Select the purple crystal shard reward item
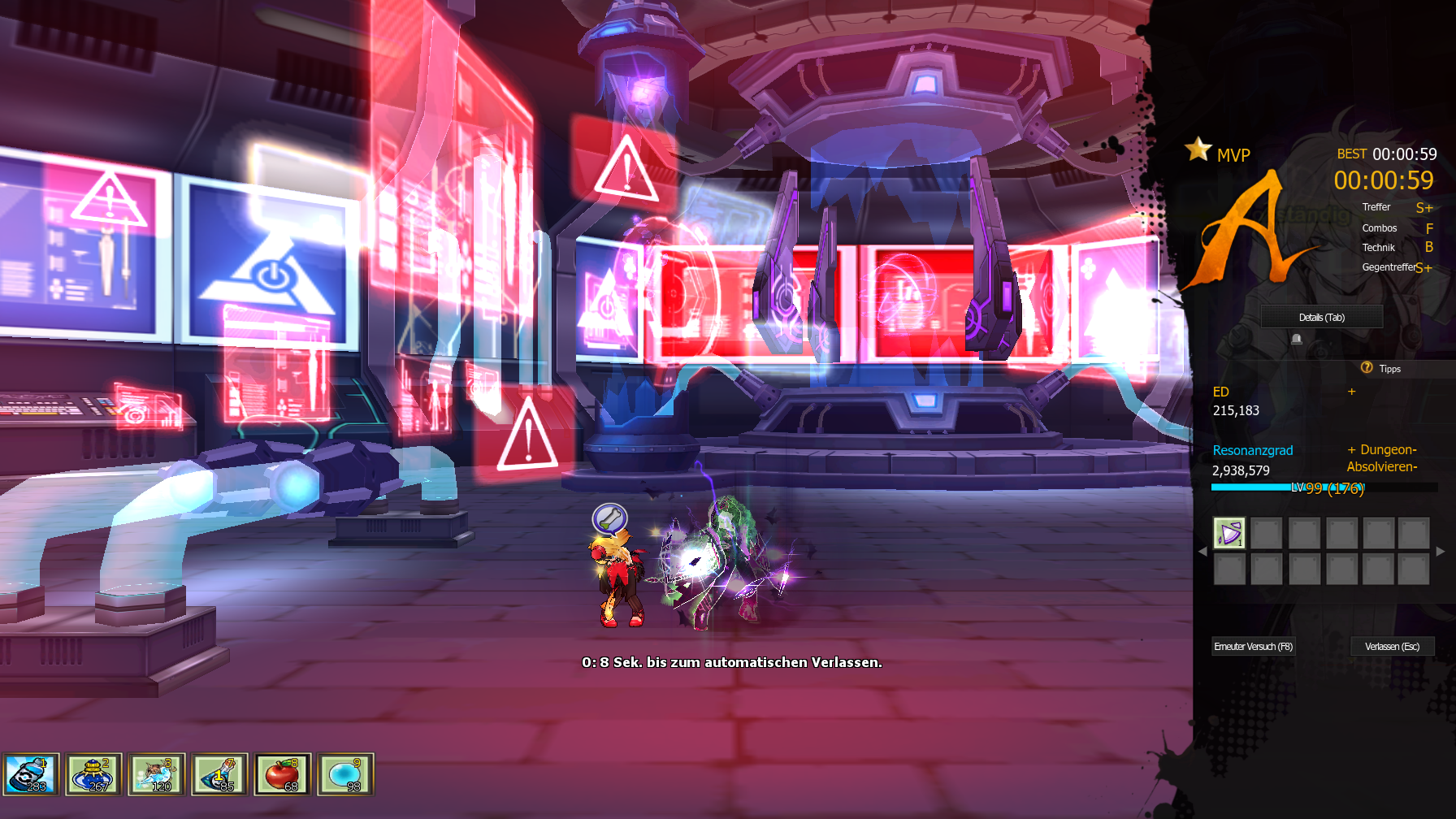Screen dimensions: 1456x819 [1229, 533]
